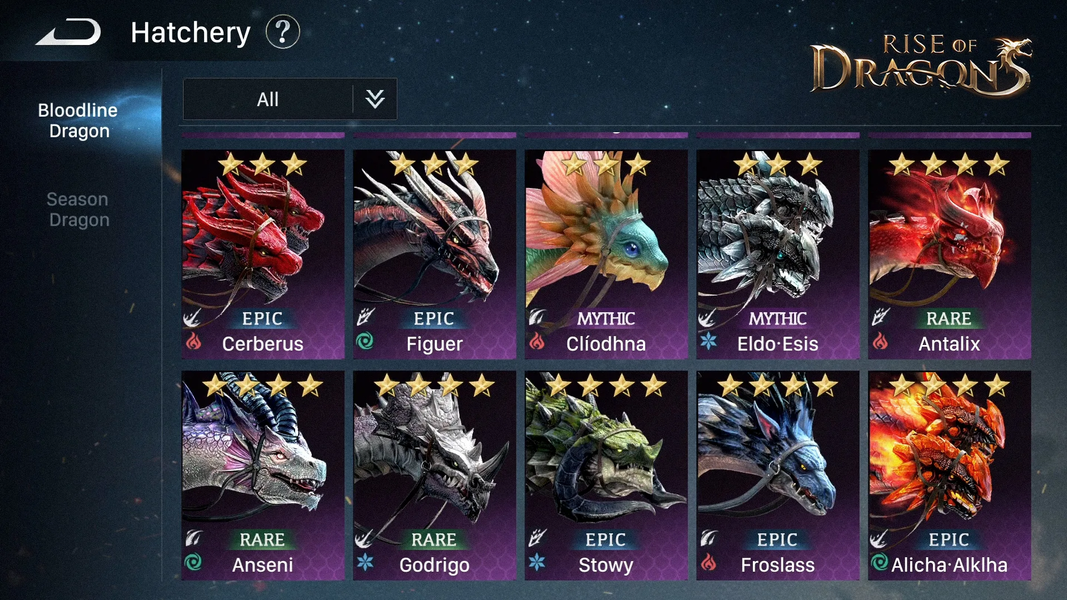This screenshot has height=600, width=1067.
Task: Open the Antalix rare dragon
Action: click(x=949, y=254)
